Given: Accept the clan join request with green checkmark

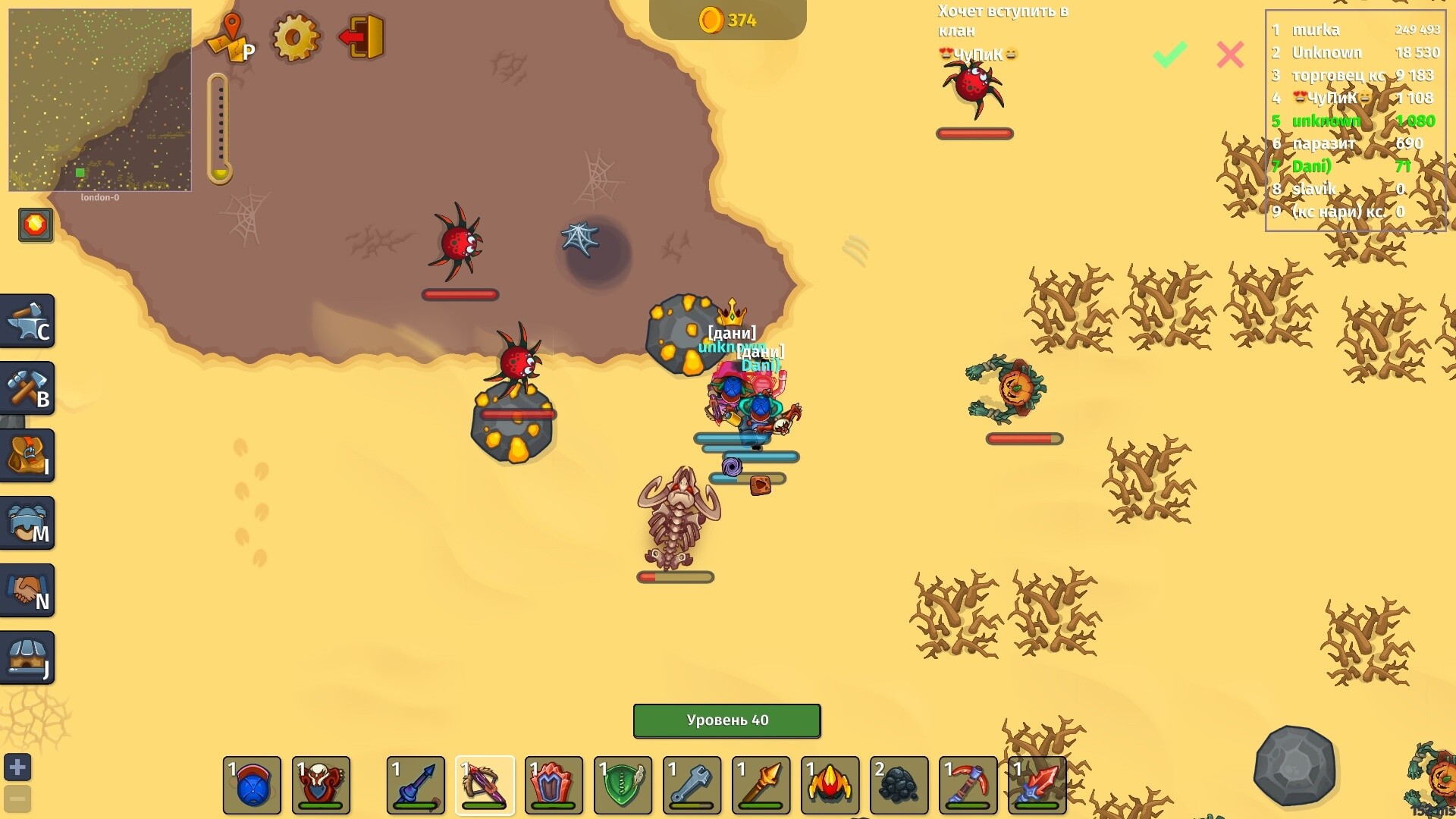Looking at the screenshot, I should [x=1169, y=55].
